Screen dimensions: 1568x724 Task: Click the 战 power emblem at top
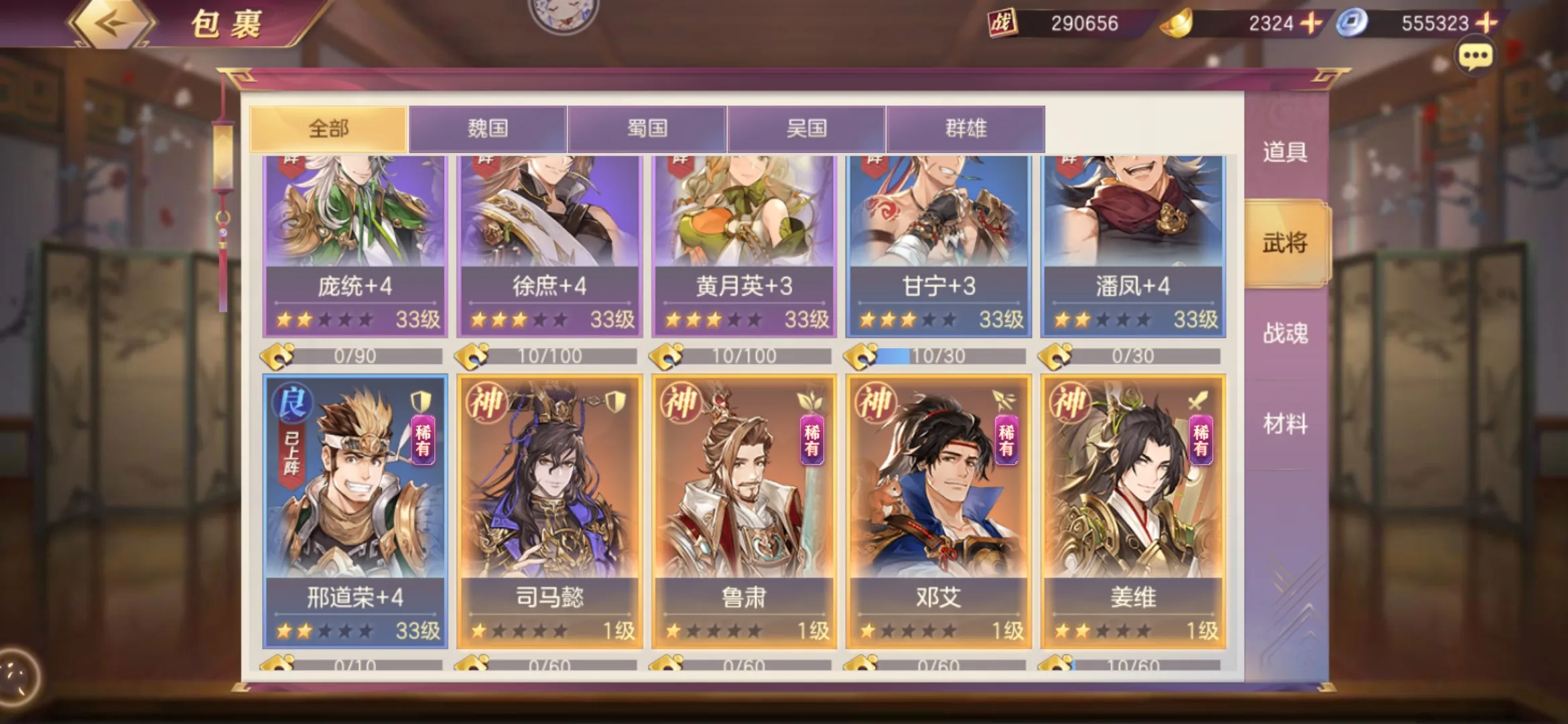pos(1002,23)
